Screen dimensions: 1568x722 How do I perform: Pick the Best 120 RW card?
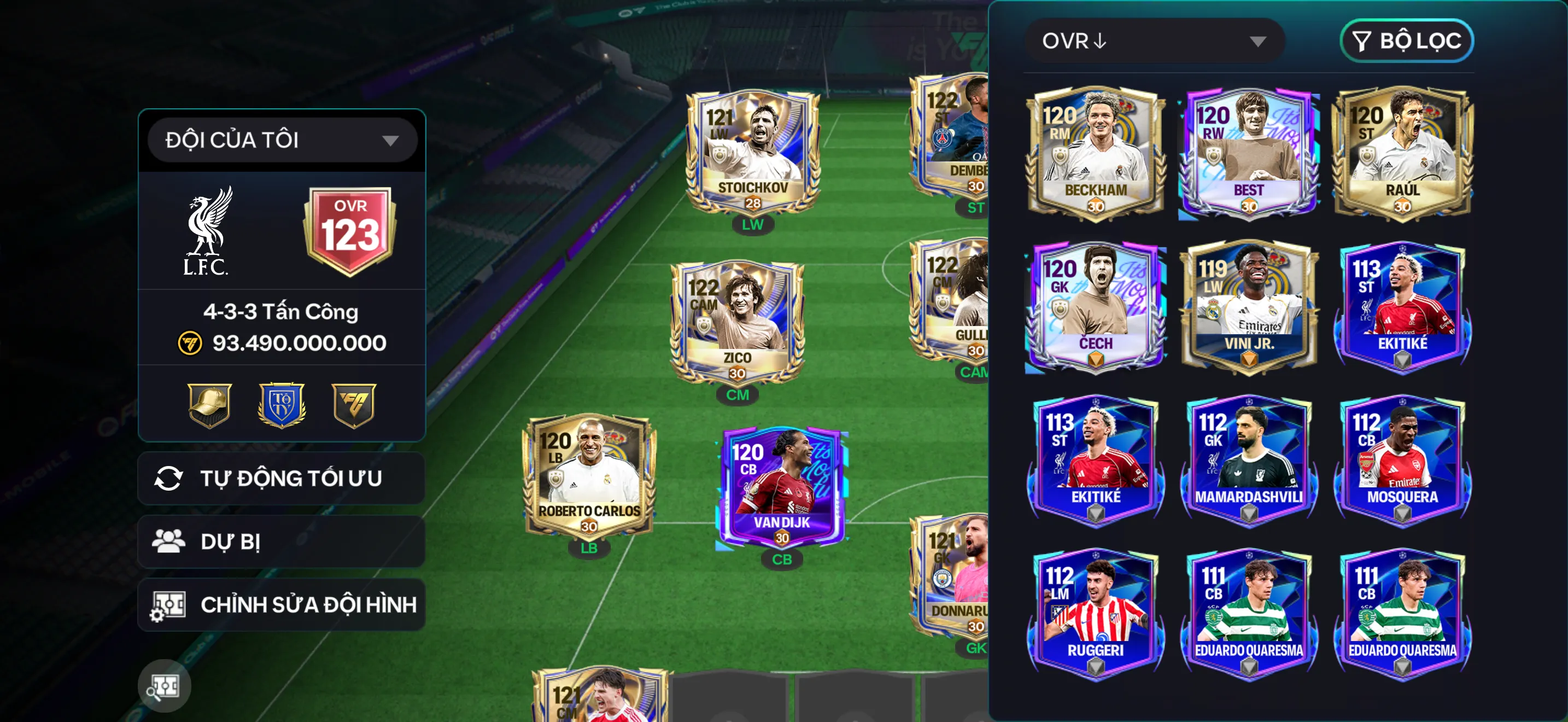[x=1249, y=153]
